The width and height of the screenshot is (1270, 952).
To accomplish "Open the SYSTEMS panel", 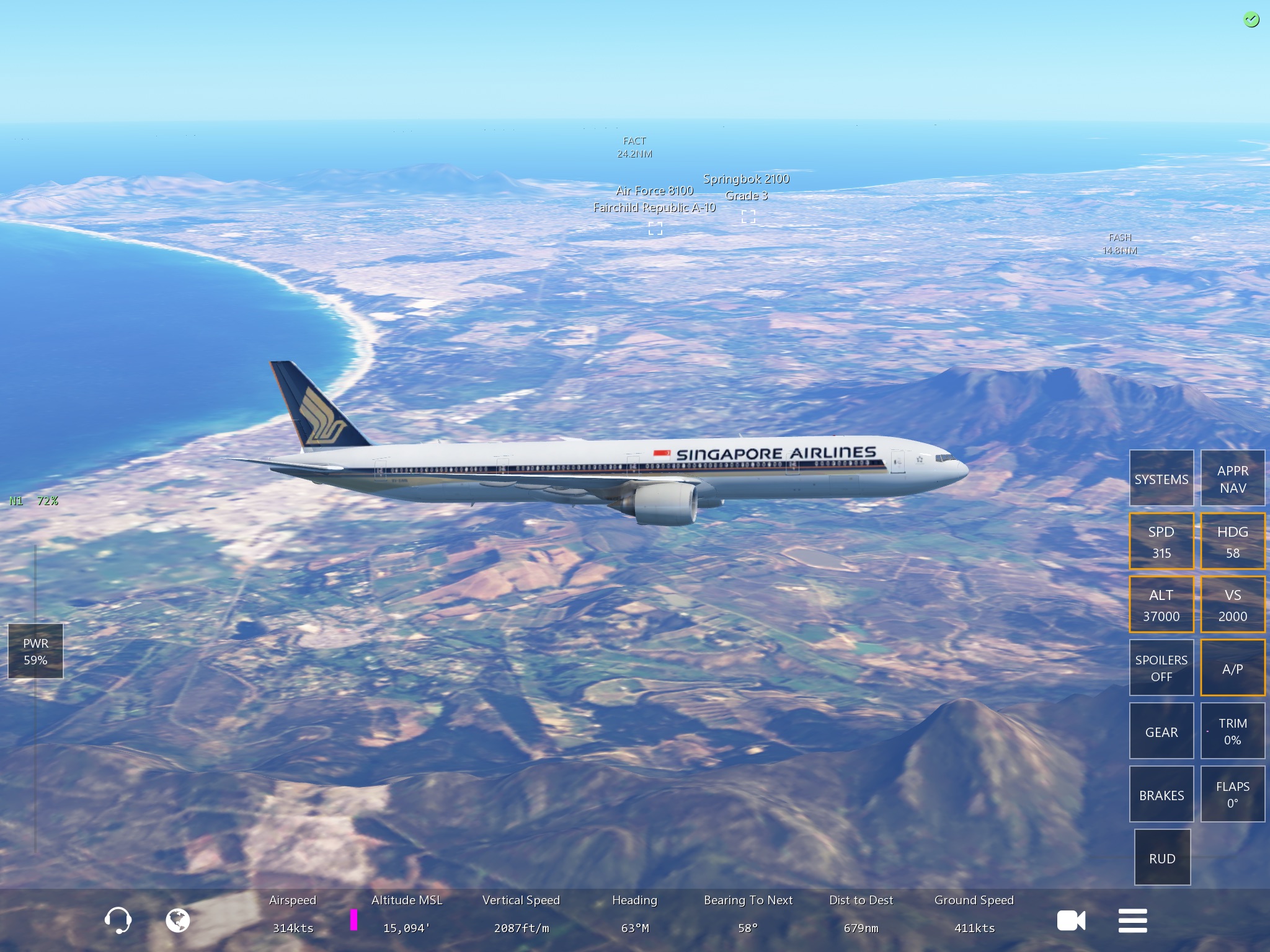I will (1161, 478).
